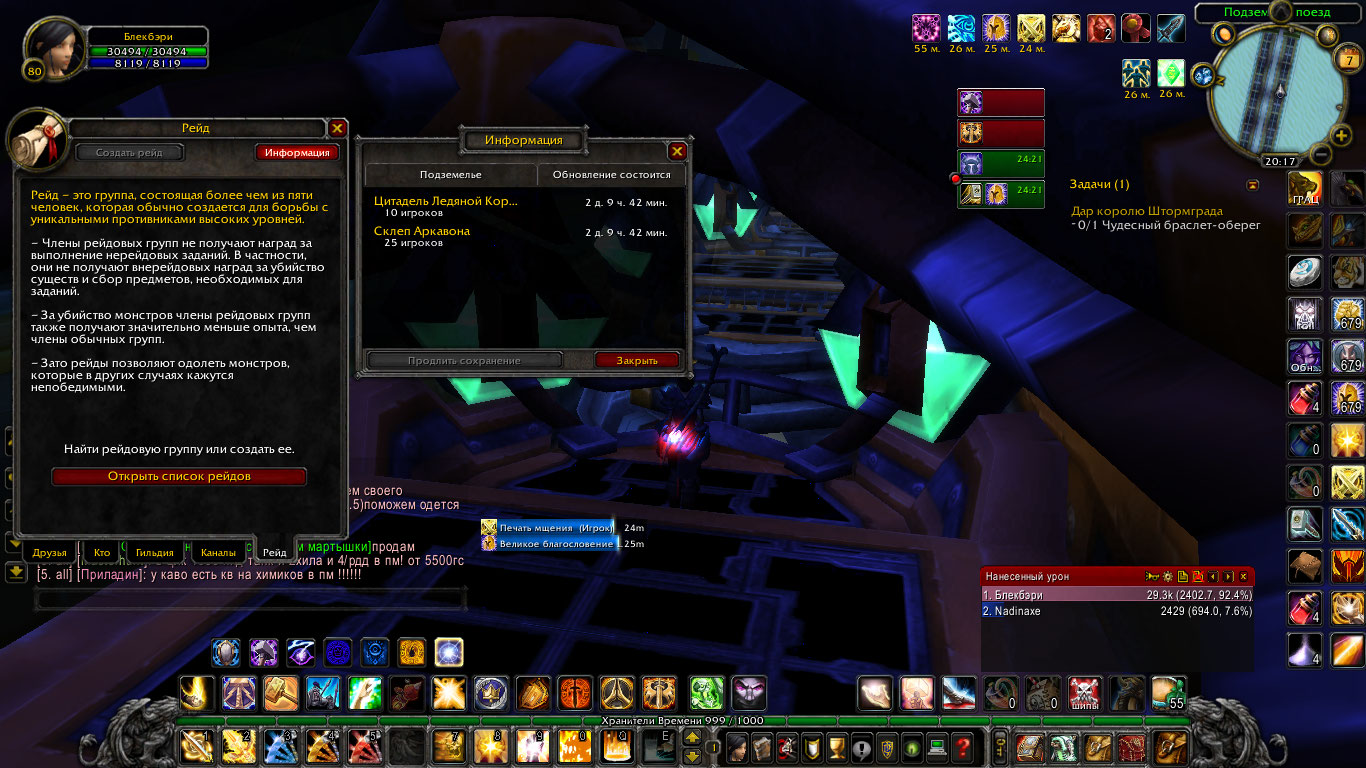This screenshot has height=768, width=1366.
Task: Open the red question mark help button
Action: pyautogui.click(x=962, y=746)
